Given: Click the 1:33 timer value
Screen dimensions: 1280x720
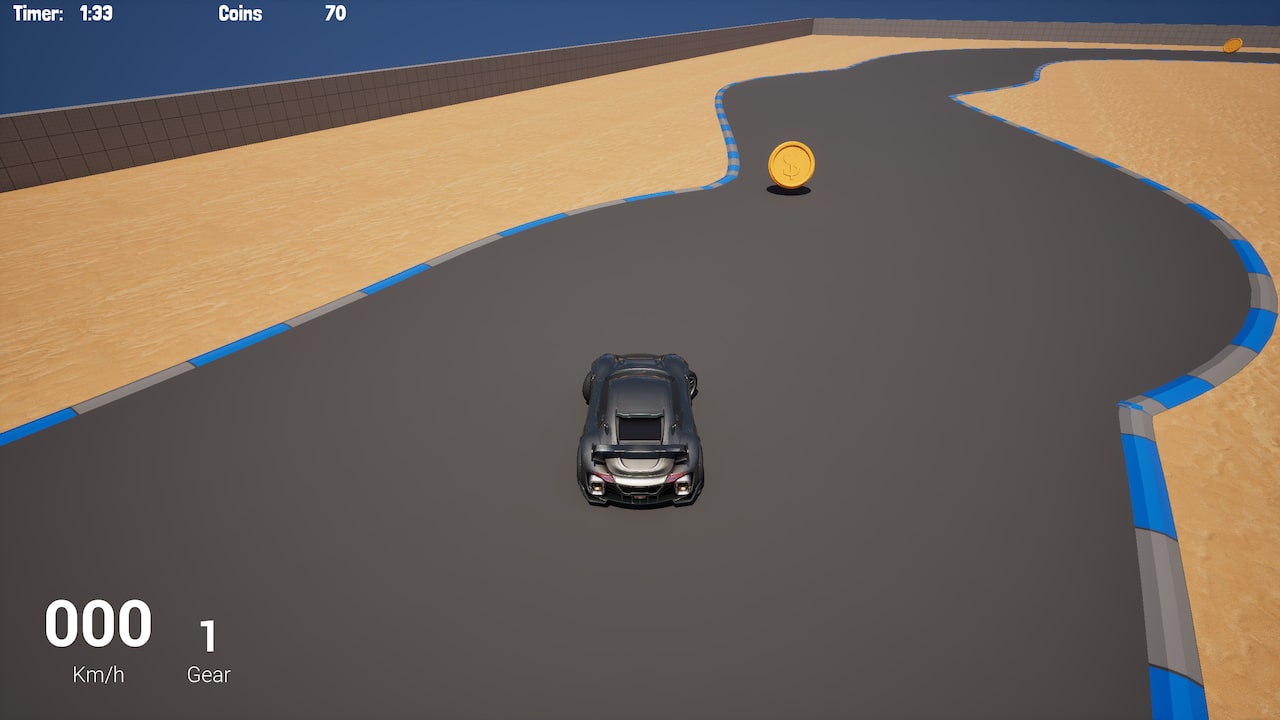Looking at the screenshot, I should (x=98, y=14).
